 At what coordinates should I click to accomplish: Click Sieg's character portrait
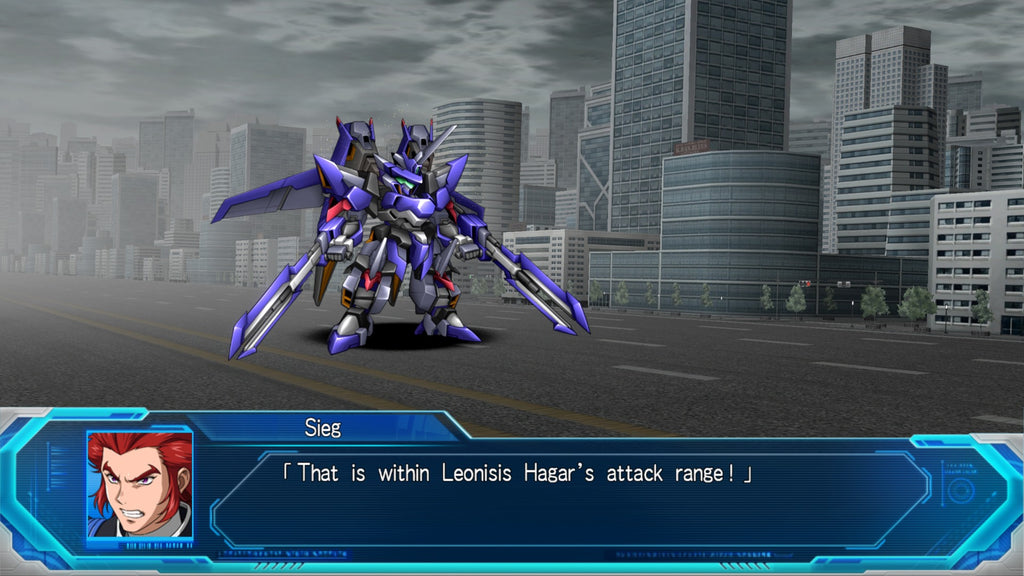click(x=139, y=485)
